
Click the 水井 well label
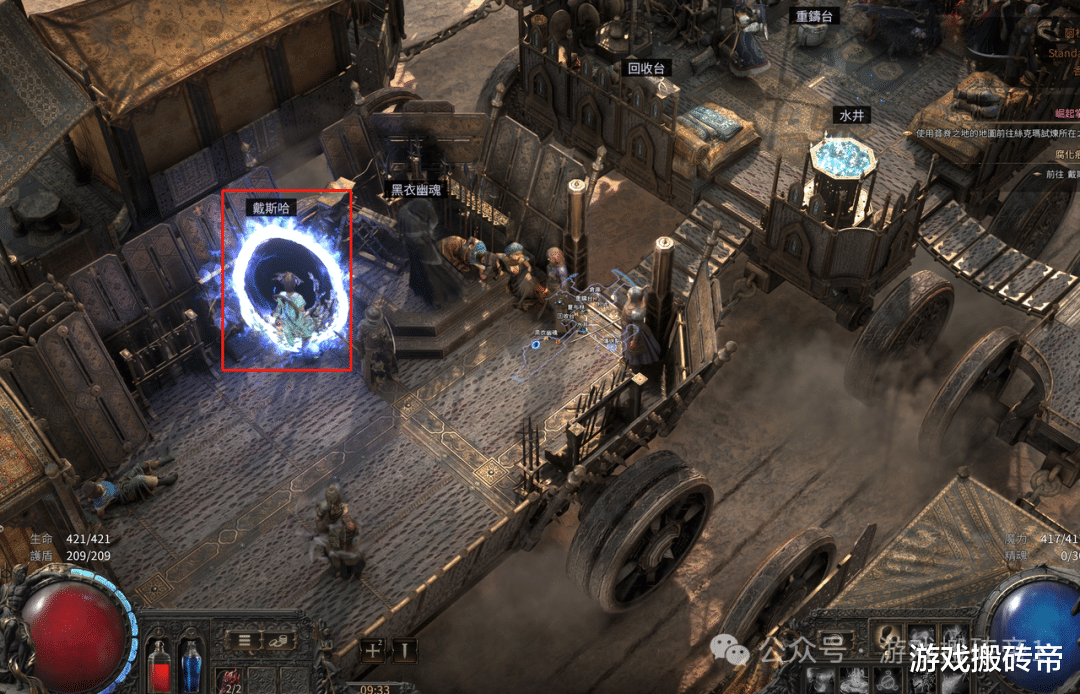851,116
